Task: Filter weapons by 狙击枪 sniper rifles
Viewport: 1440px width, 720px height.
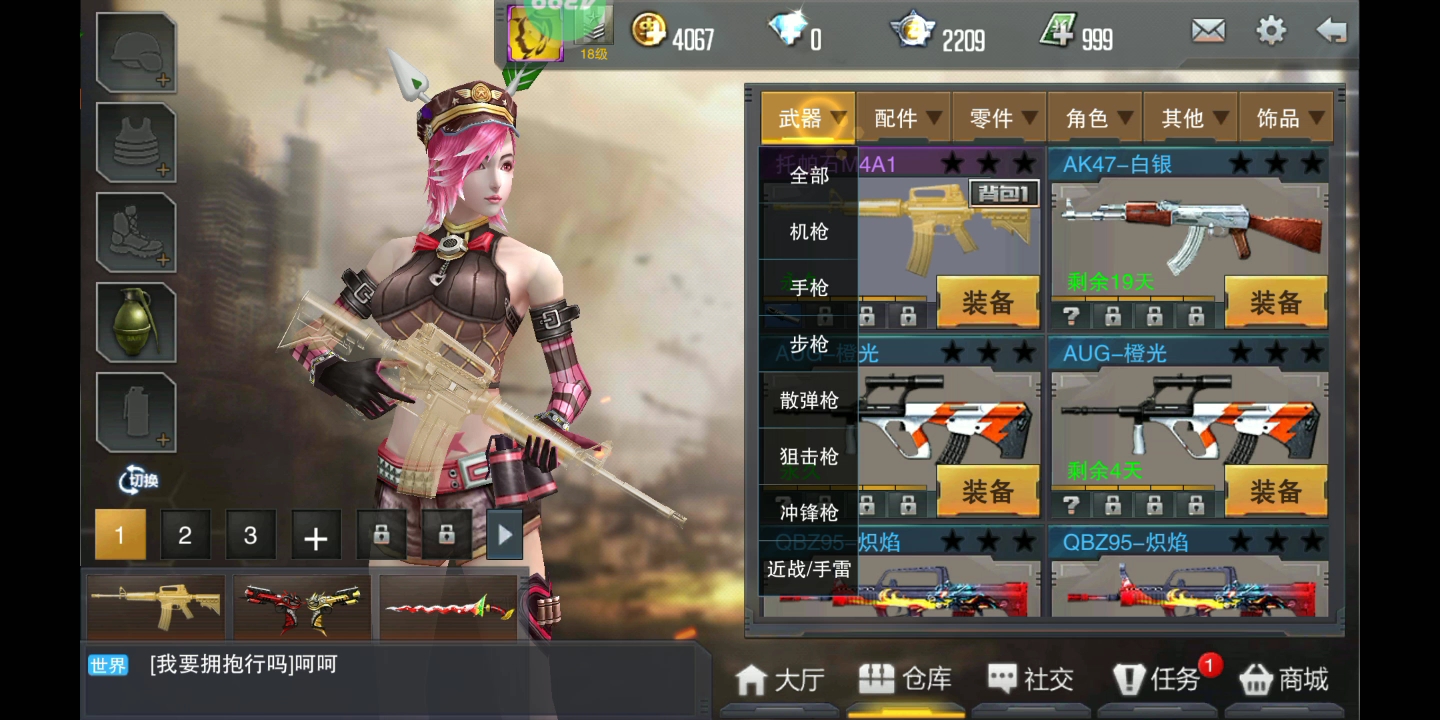Action: [809, 457]
